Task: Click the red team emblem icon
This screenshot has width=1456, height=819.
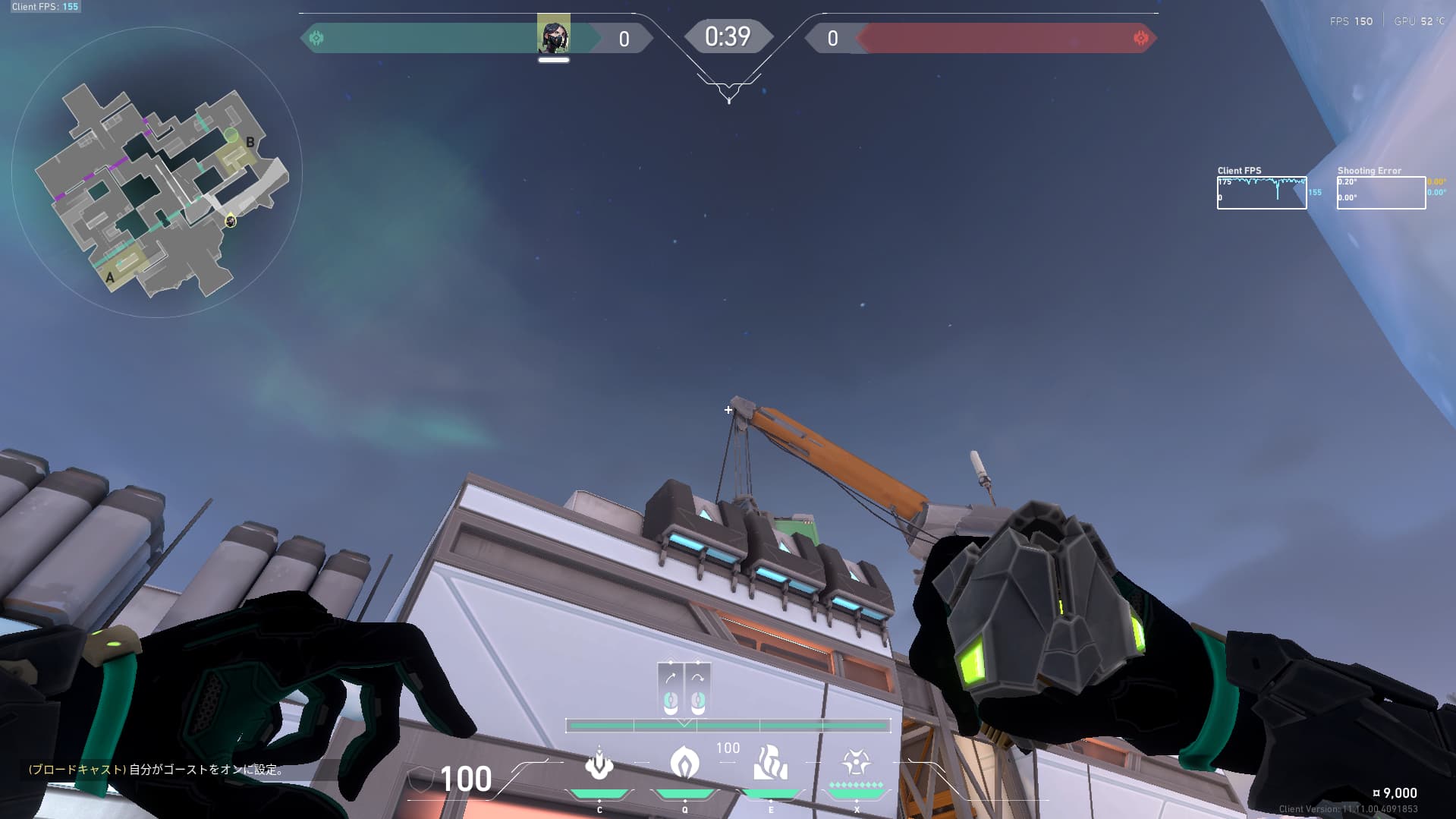Action: (x=1140, y=38)
